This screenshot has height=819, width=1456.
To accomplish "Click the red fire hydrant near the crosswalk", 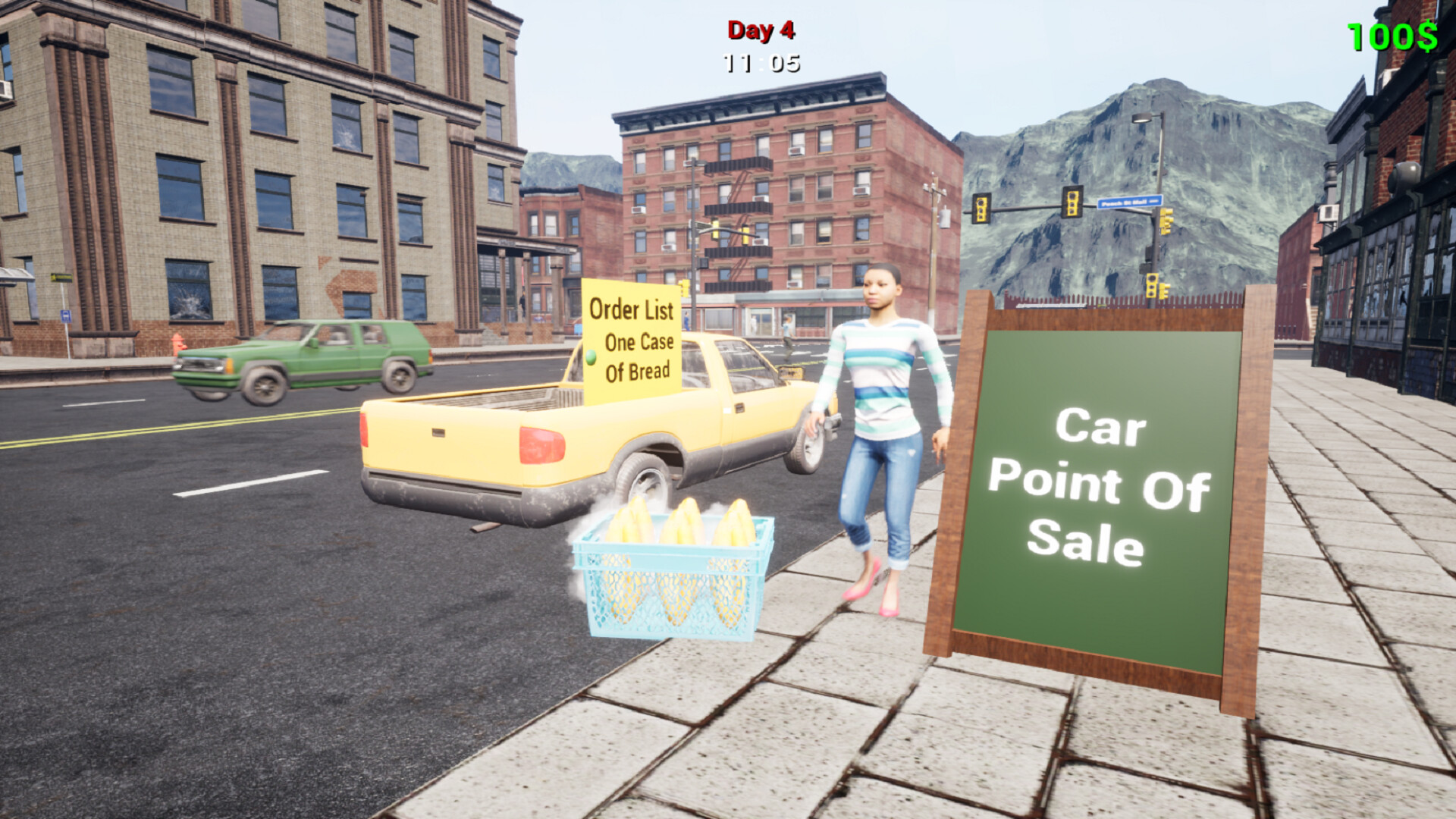I will tap(177, 344).
